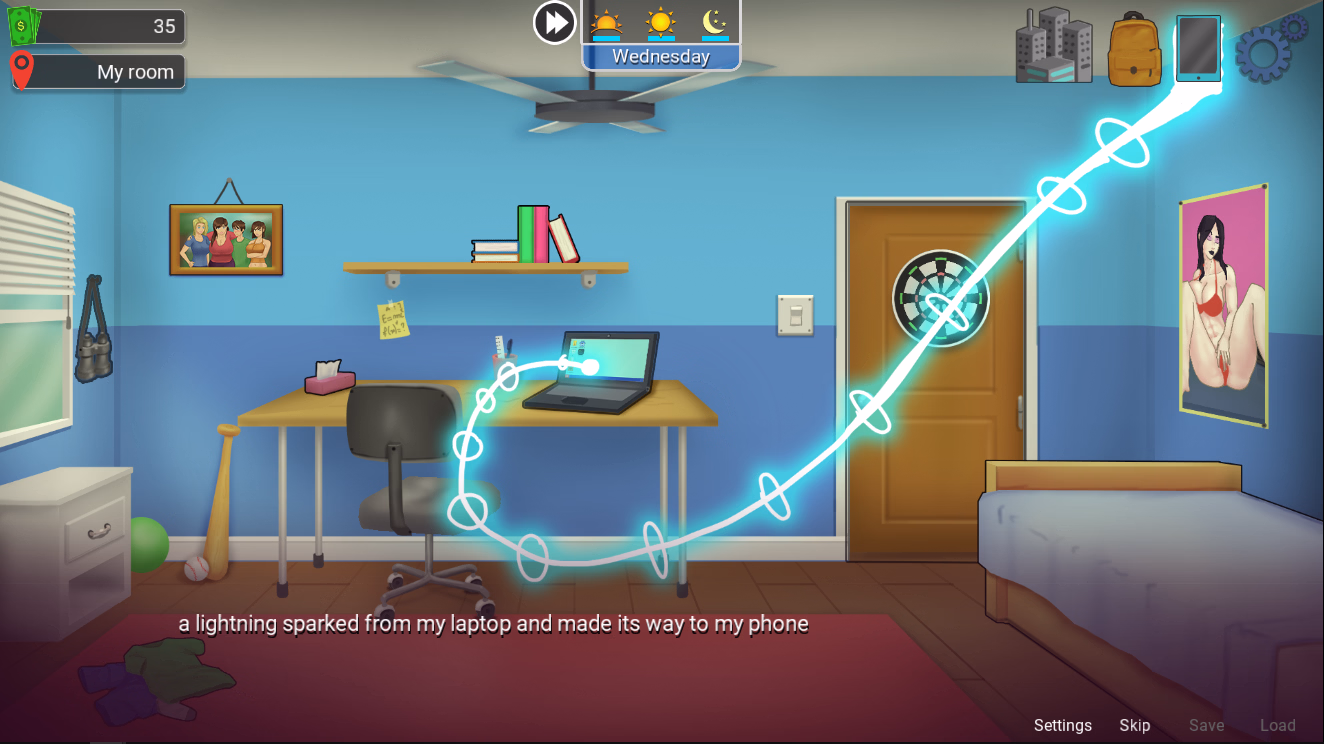Click the Load button
The width and height of the screenshot is (1324, 744).
coord(1277,725)
